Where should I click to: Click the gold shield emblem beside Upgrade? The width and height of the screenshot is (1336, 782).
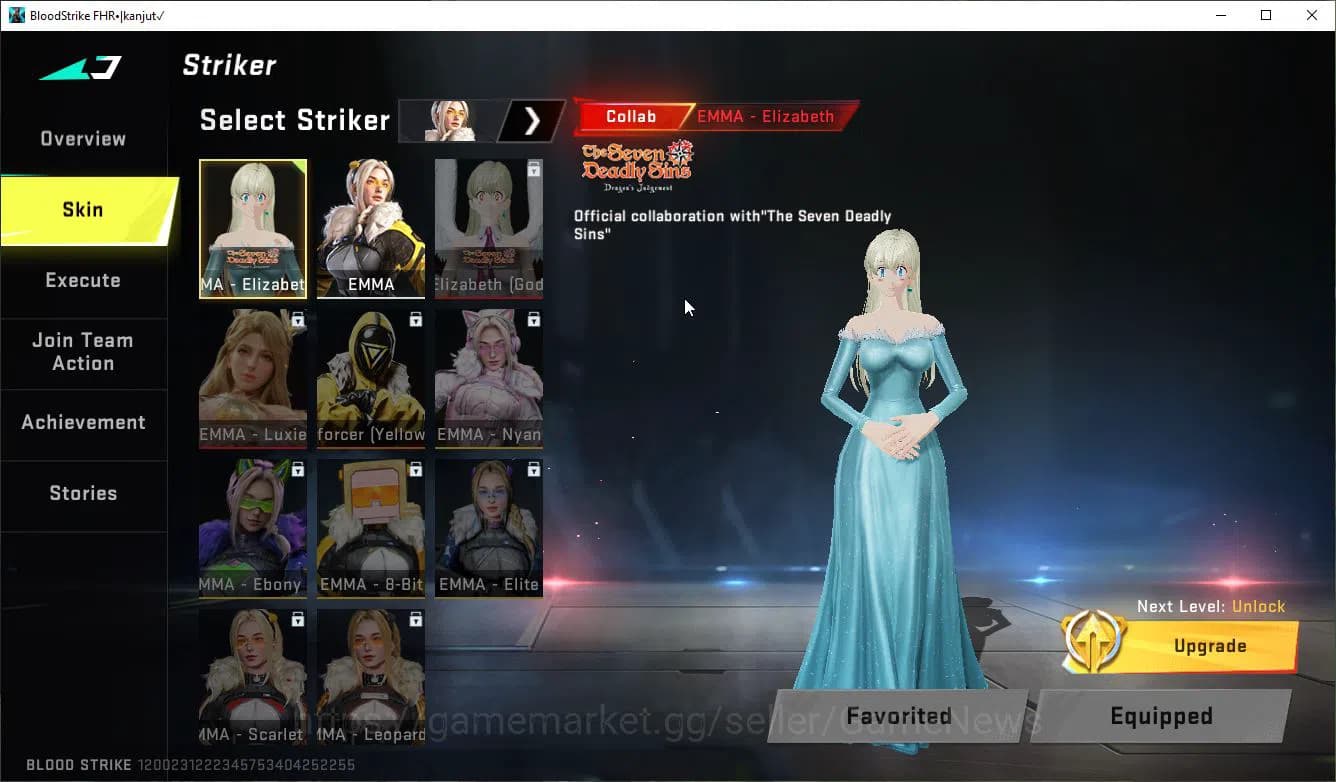[x=1096, y=641]
